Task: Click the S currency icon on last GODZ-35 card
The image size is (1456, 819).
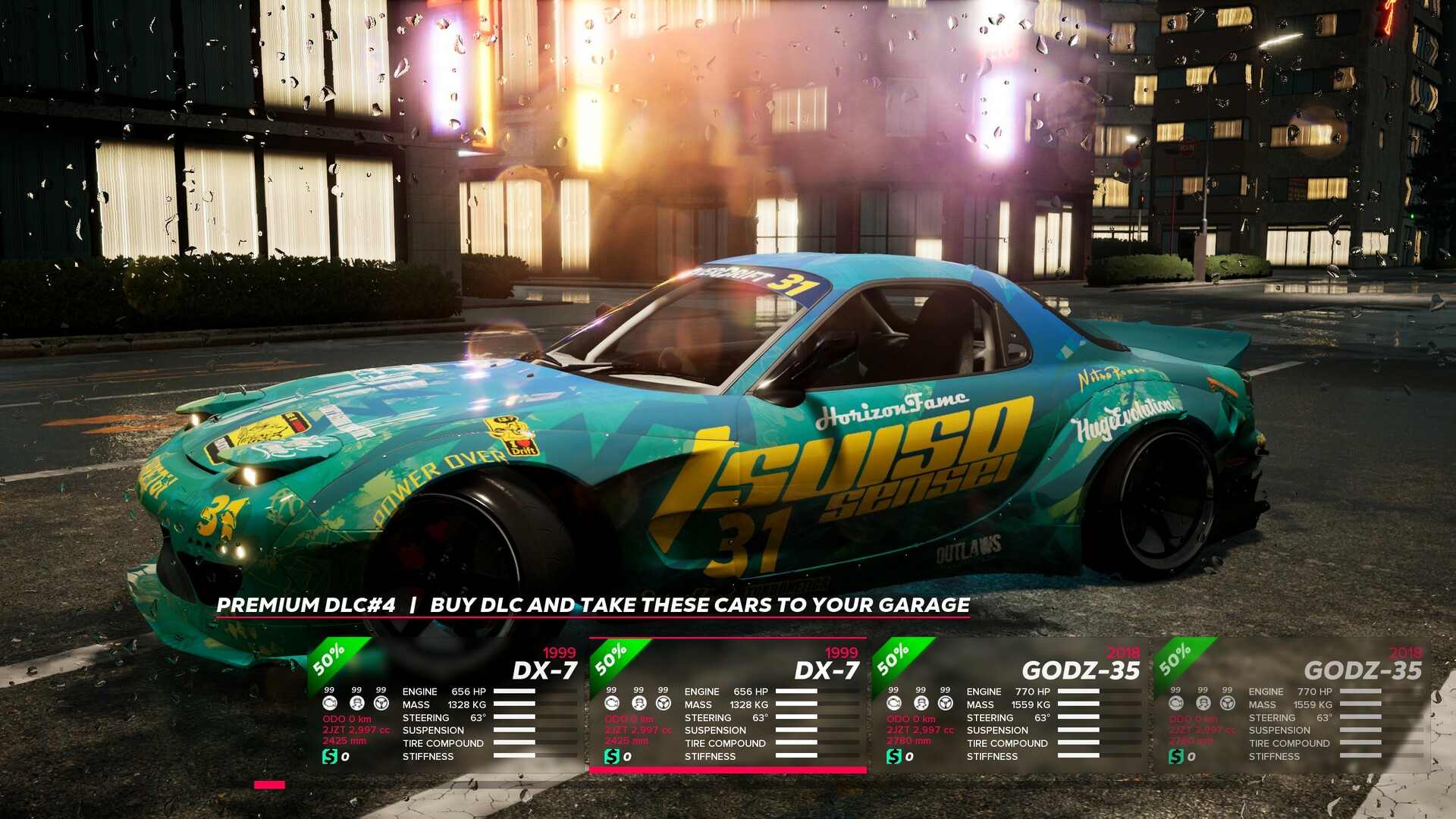Action: [x=1176, y=755]
